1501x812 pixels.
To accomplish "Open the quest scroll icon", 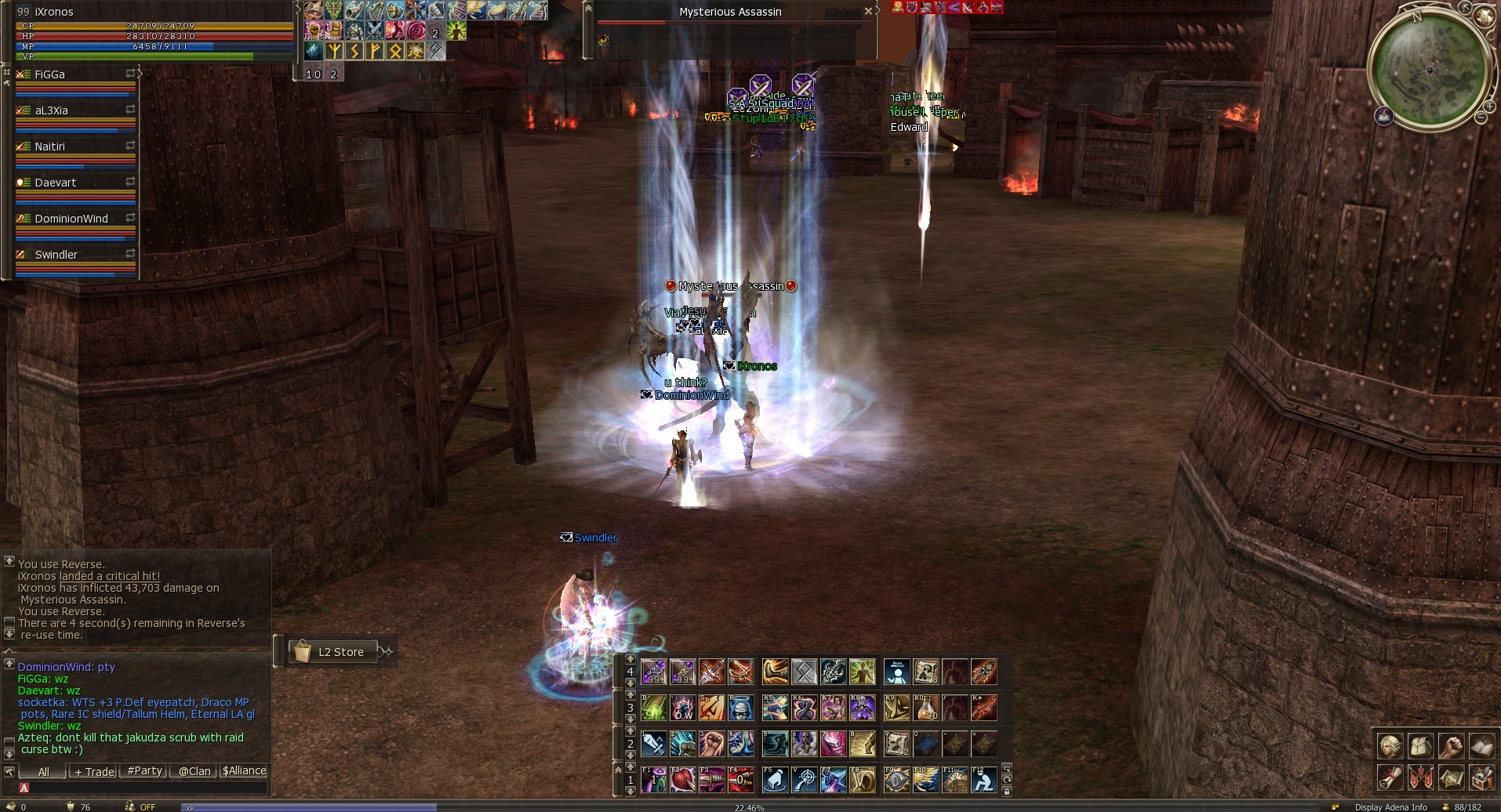I will (x=1390, y=778).
